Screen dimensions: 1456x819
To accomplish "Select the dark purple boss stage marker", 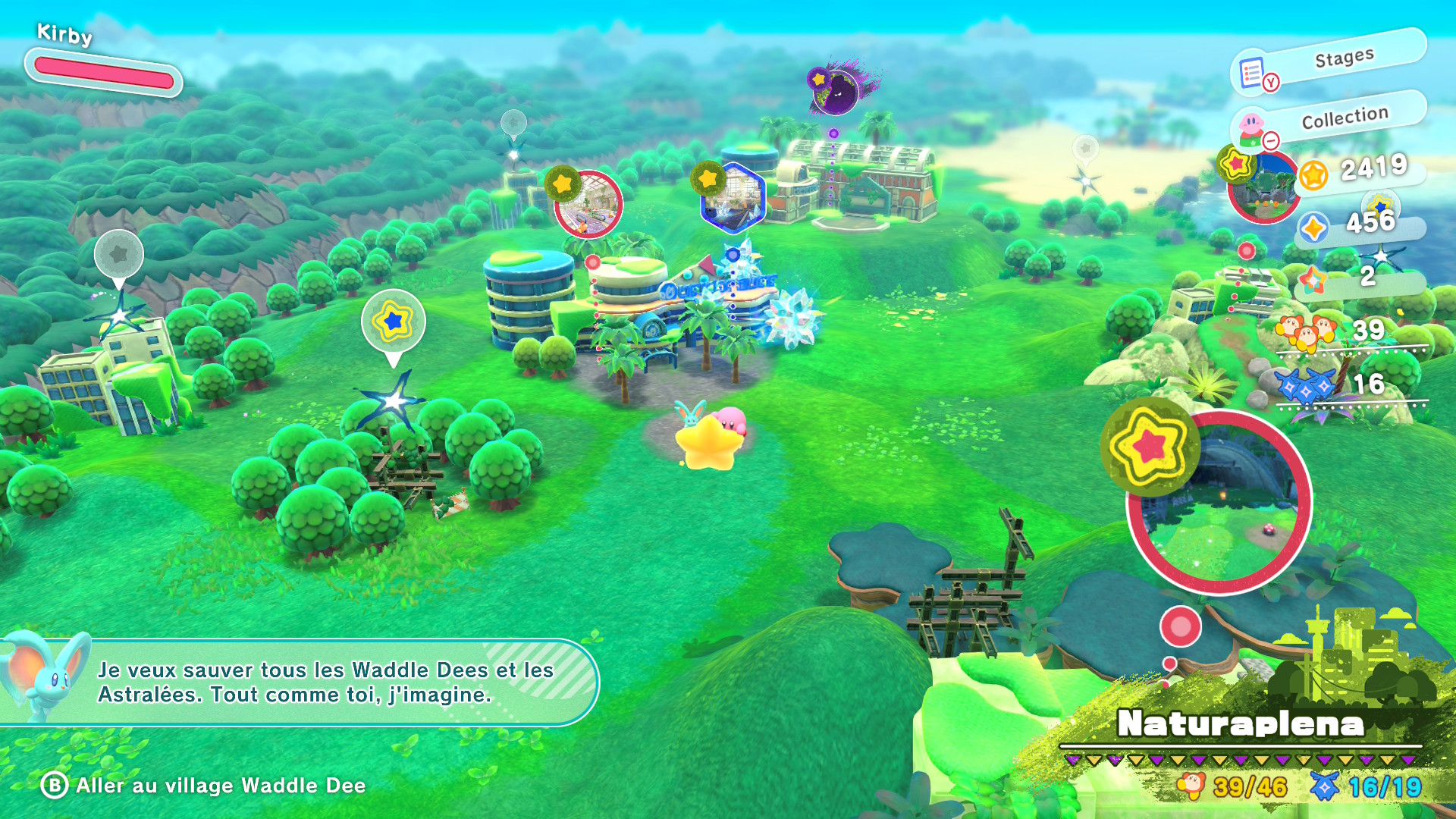I will 836,93.
